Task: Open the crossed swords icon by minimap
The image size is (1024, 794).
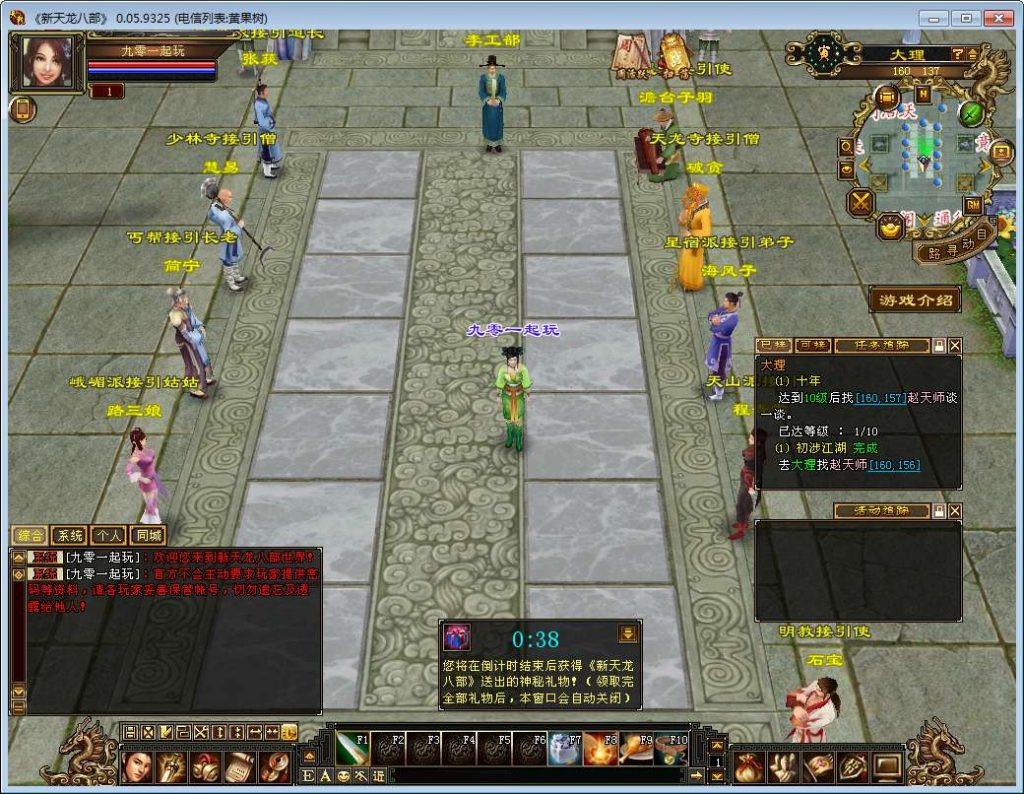Action: [861, 203]
